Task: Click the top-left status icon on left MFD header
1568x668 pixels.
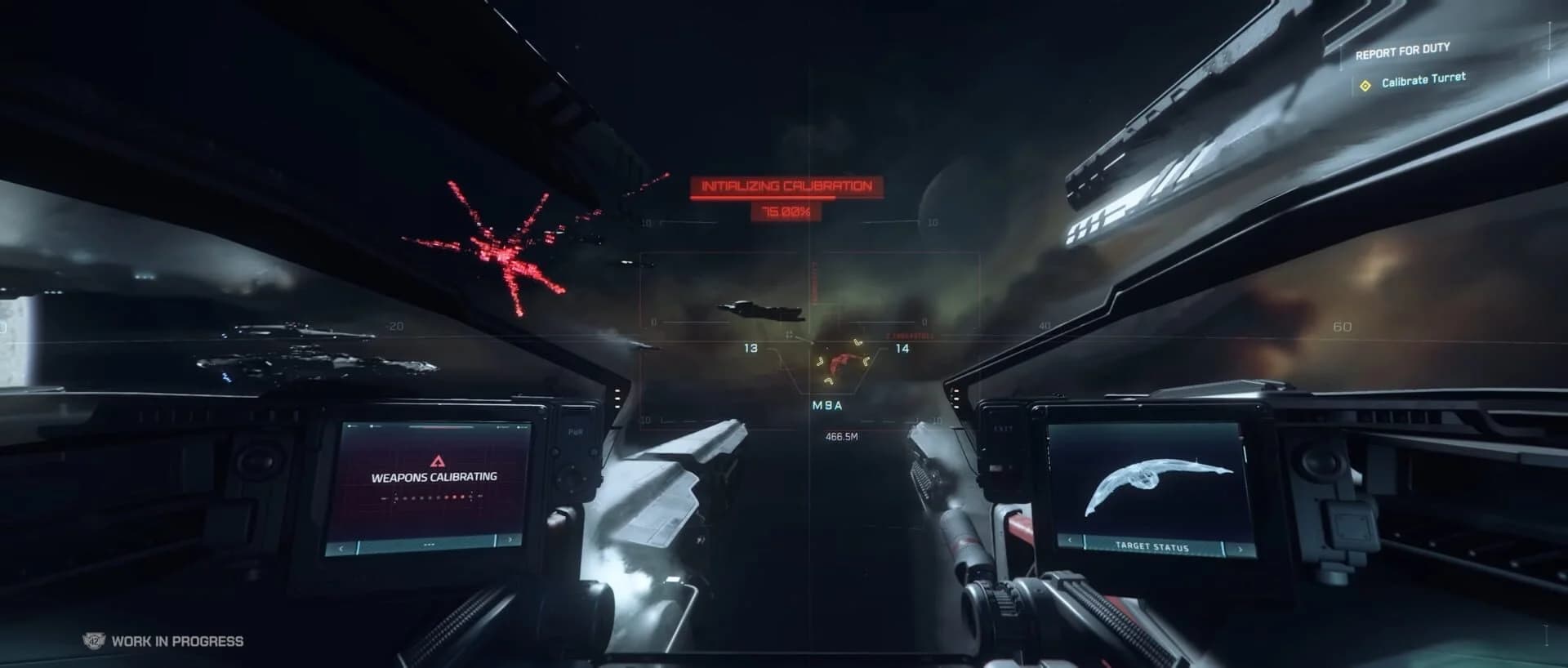Action: (350, 426)
